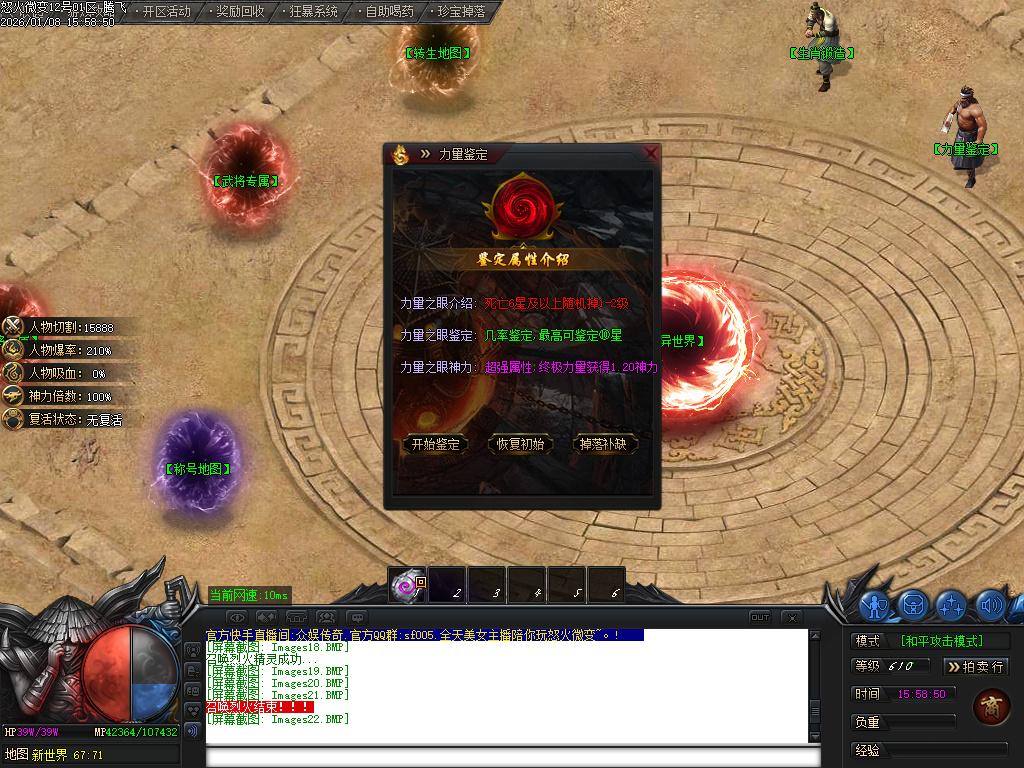Viewport: 1024px width, 768px height.
Task: Open the bag icon next to the character icon
Action: click(912, 605)
